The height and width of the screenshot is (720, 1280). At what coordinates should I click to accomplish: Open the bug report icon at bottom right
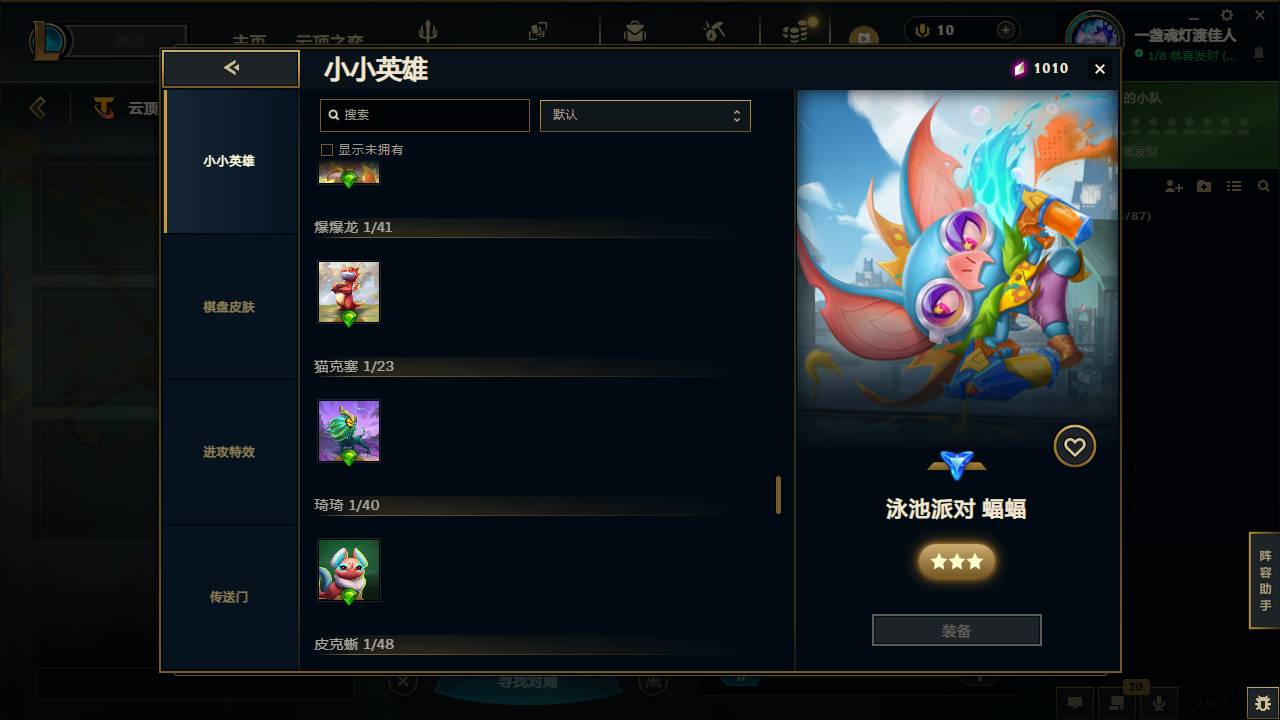point(1260,701)
